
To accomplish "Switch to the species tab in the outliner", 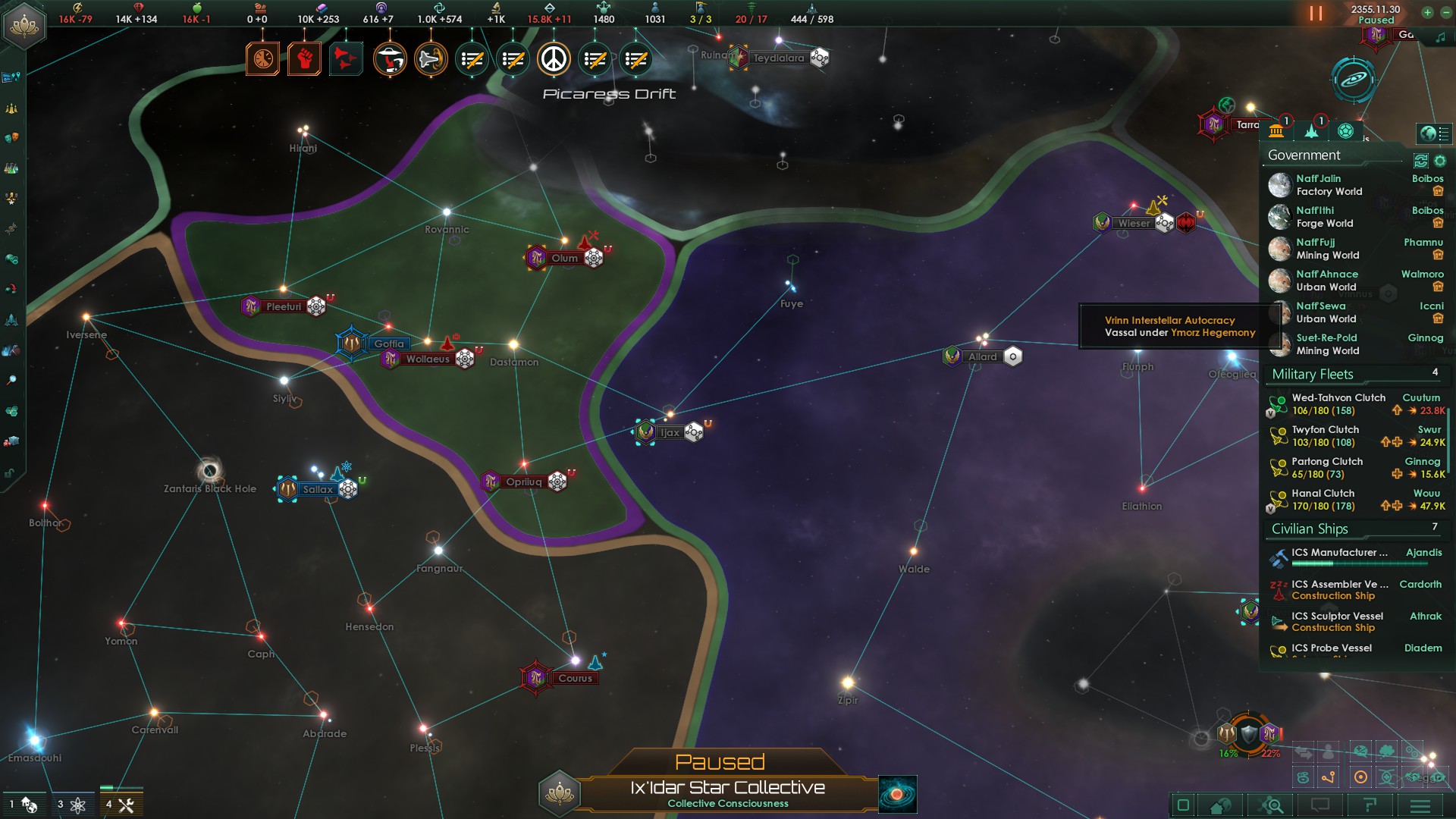I will [x=1346, y=130].
